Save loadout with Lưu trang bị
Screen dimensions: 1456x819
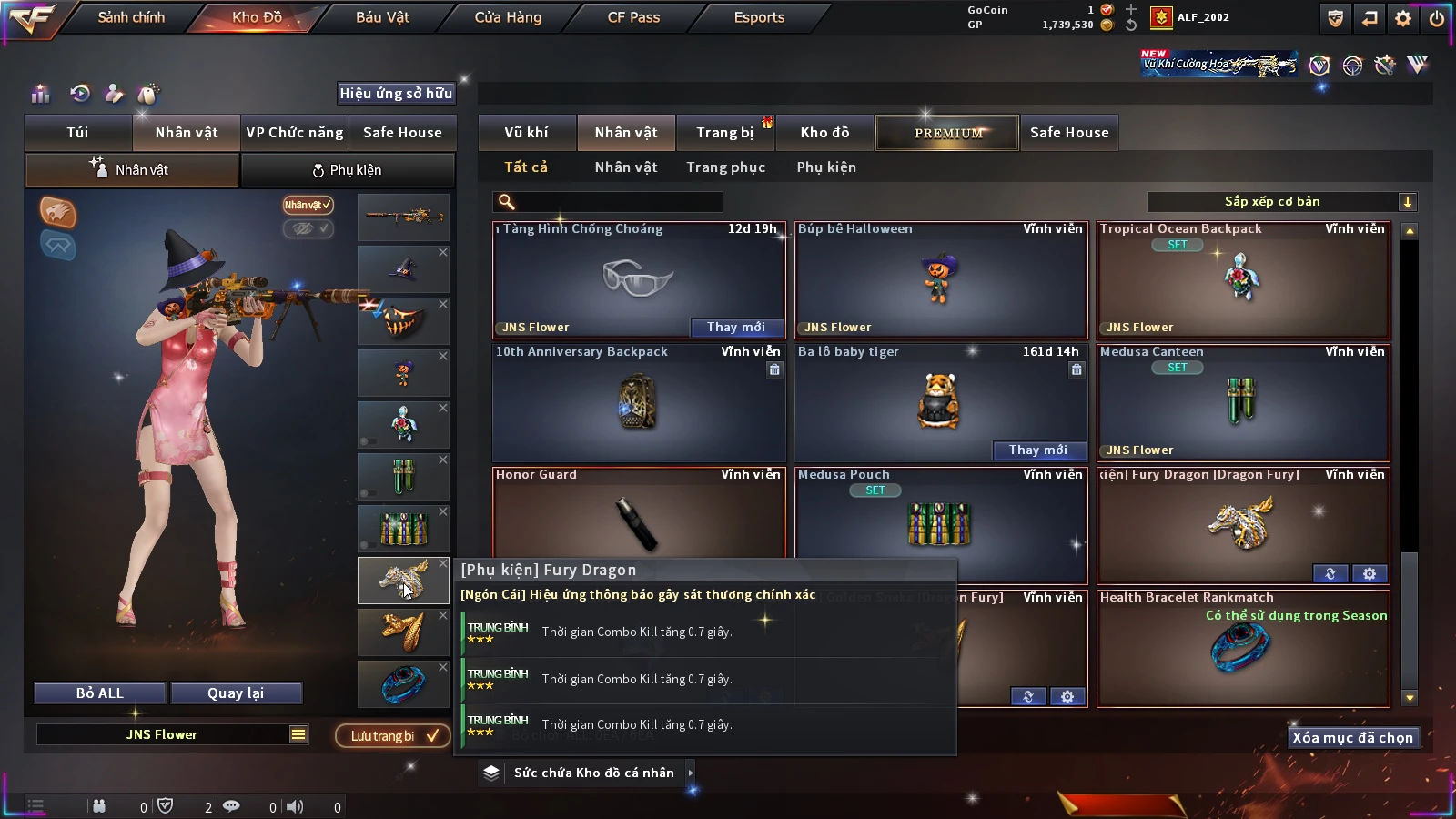[392, 736]
